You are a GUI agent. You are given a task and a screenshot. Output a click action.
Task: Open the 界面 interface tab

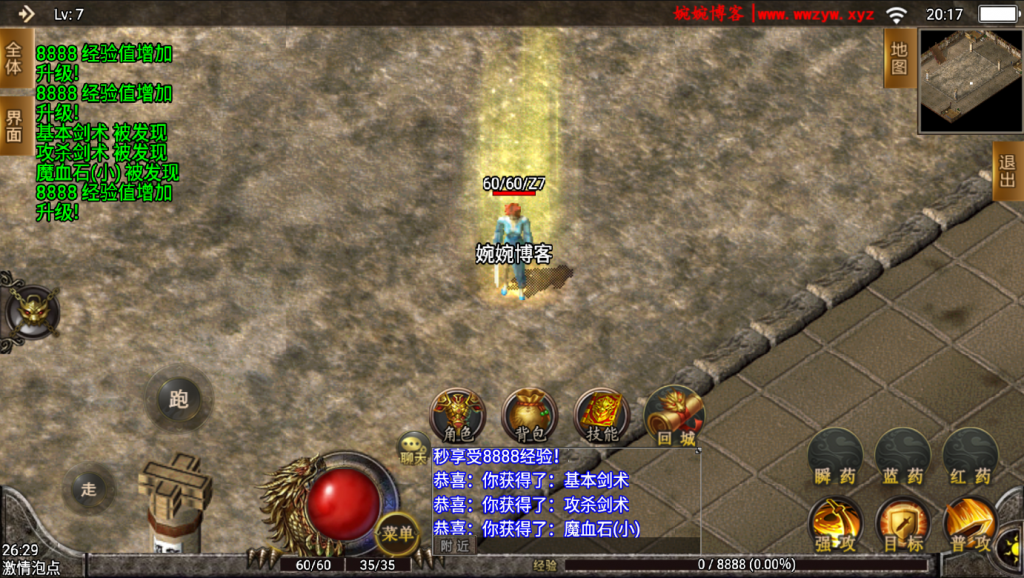(14, 125)
